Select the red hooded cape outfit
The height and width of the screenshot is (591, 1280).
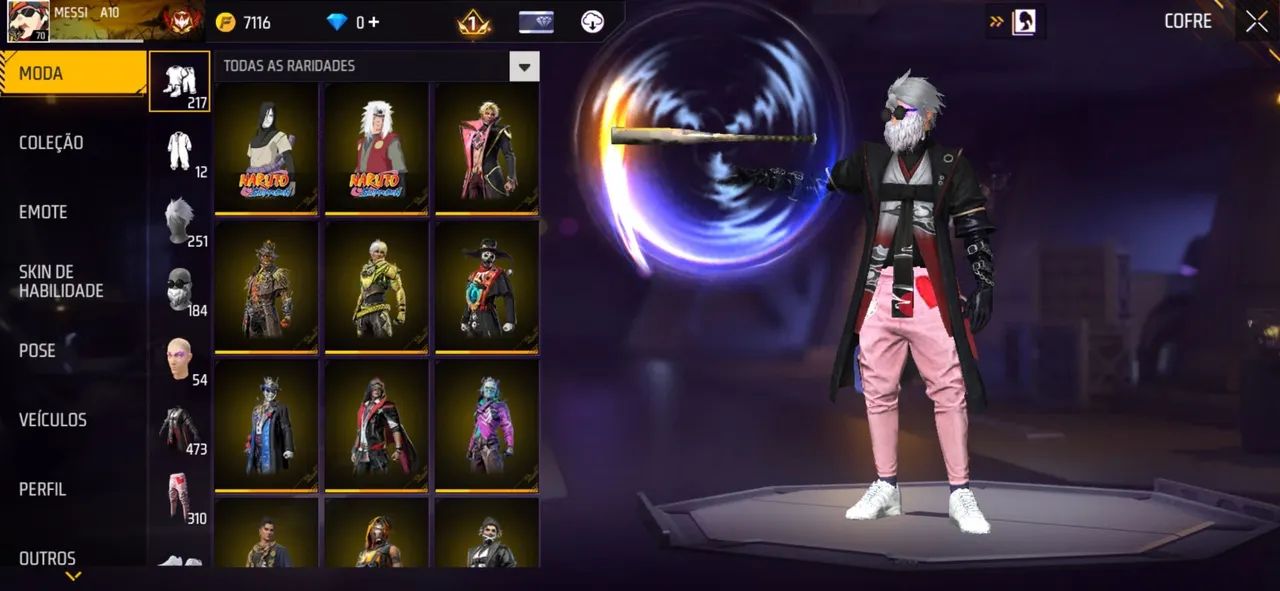pyautogui.click(x=377, y=425)
